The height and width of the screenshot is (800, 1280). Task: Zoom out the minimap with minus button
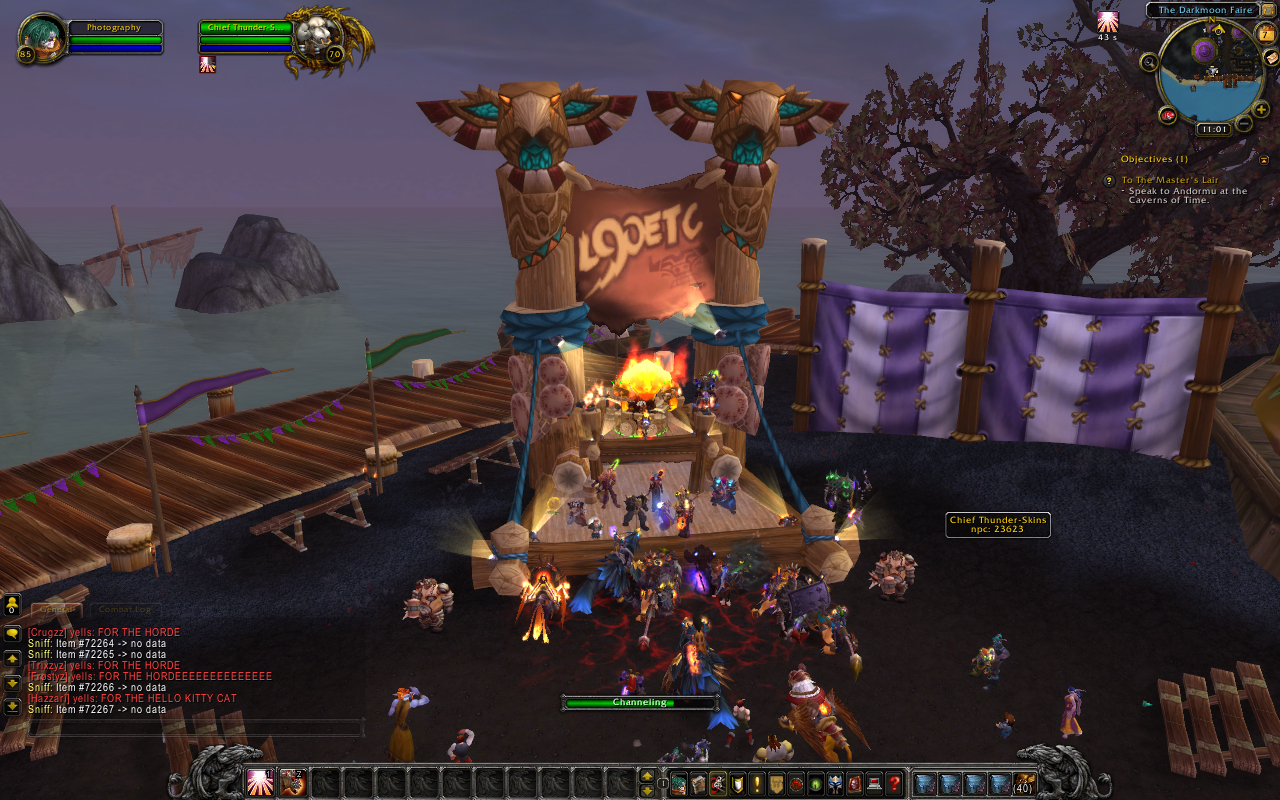(1243, 124)
